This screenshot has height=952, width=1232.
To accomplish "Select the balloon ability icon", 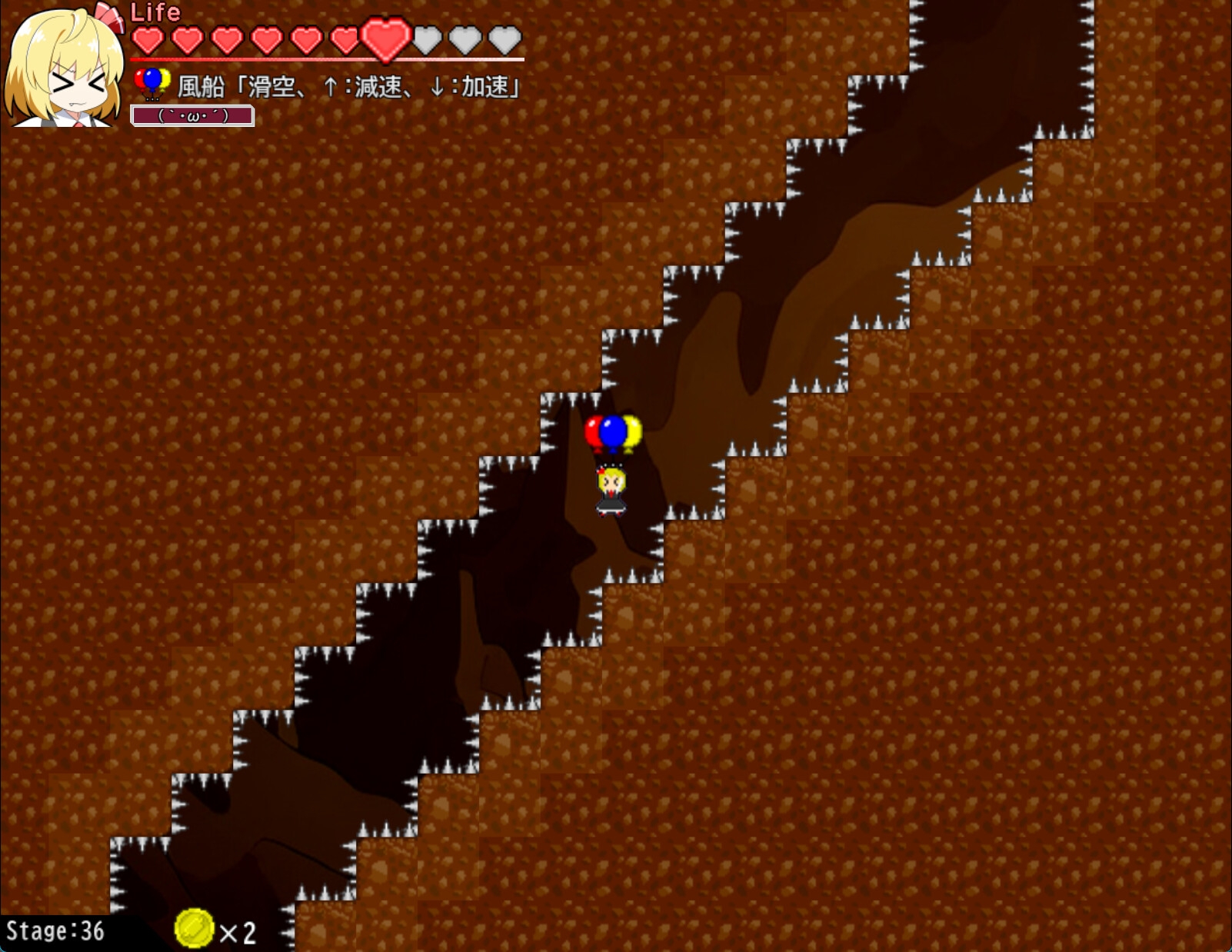I will pos(152,83).
